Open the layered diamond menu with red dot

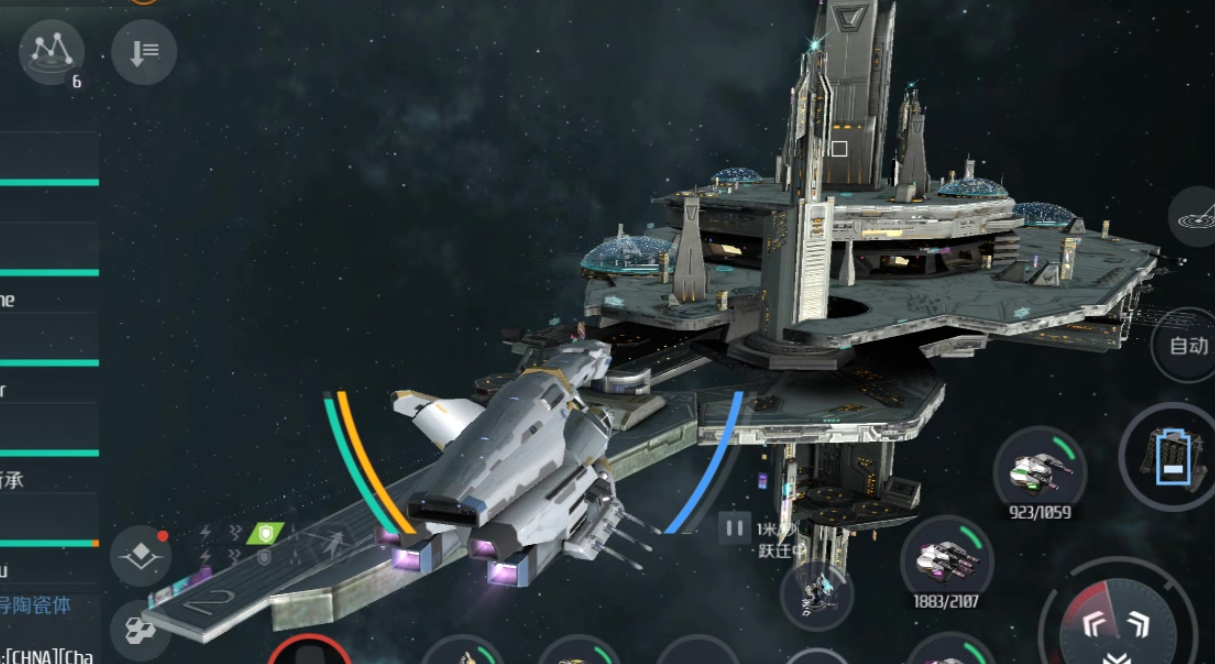coord(140,556)
